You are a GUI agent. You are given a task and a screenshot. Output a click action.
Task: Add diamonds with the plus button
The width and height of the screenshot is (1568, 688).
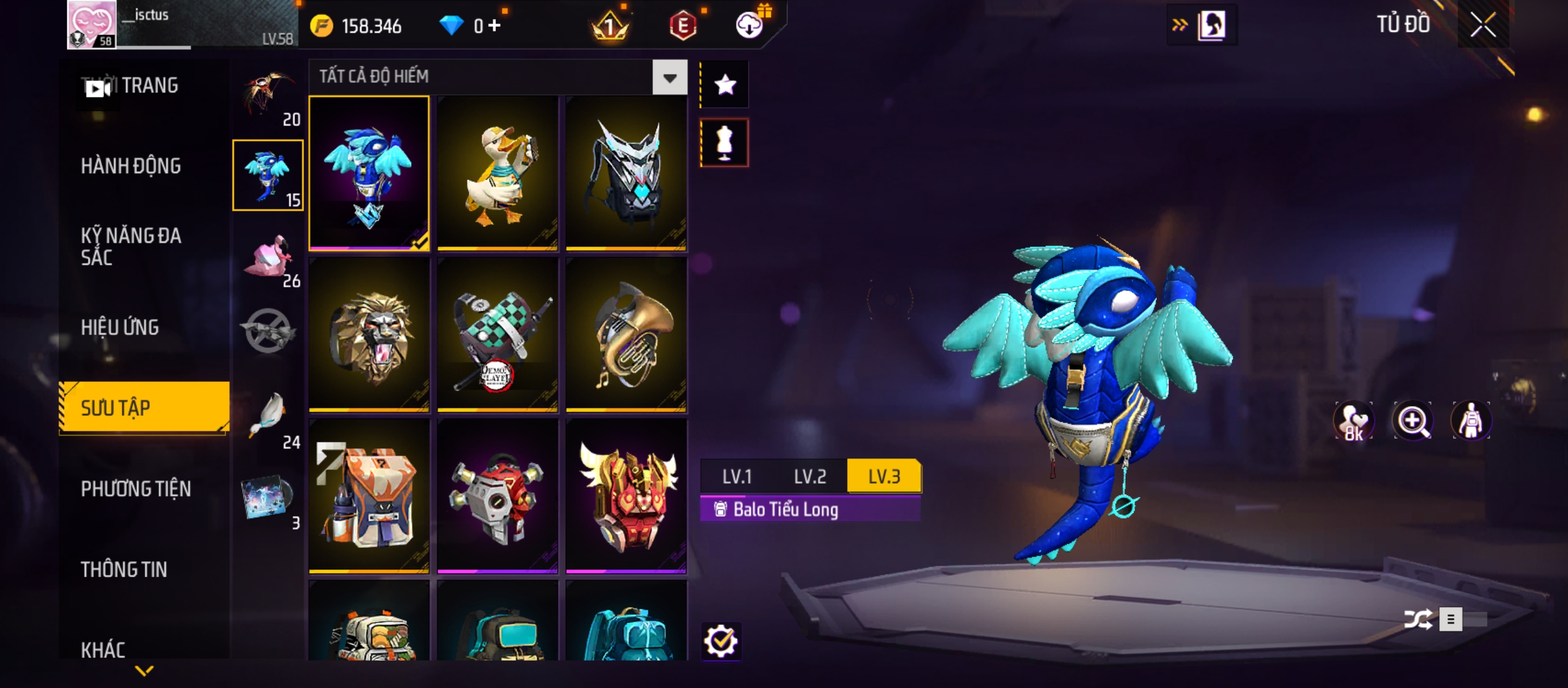point(495,25)
